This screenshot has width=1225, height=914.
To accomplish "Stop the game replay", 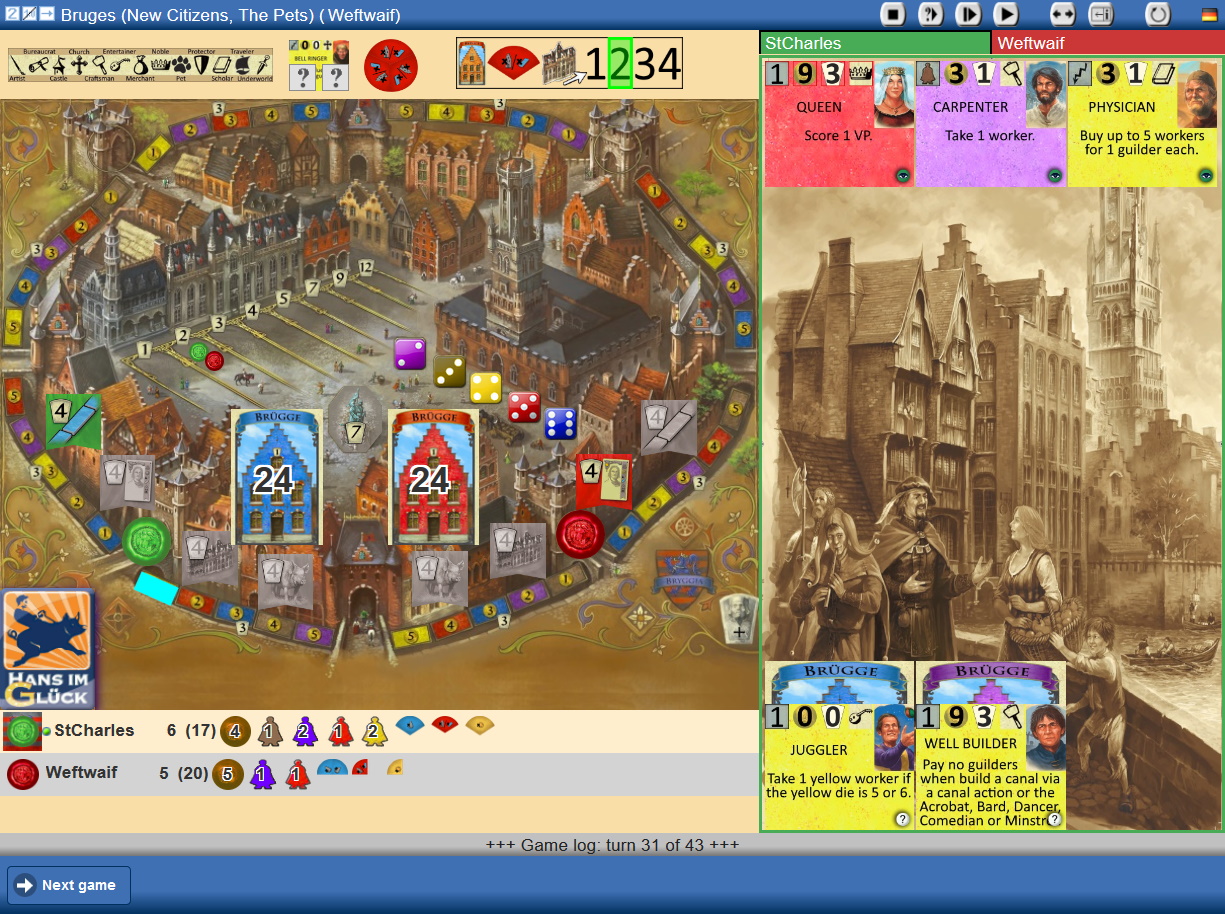I will [892, 14].
